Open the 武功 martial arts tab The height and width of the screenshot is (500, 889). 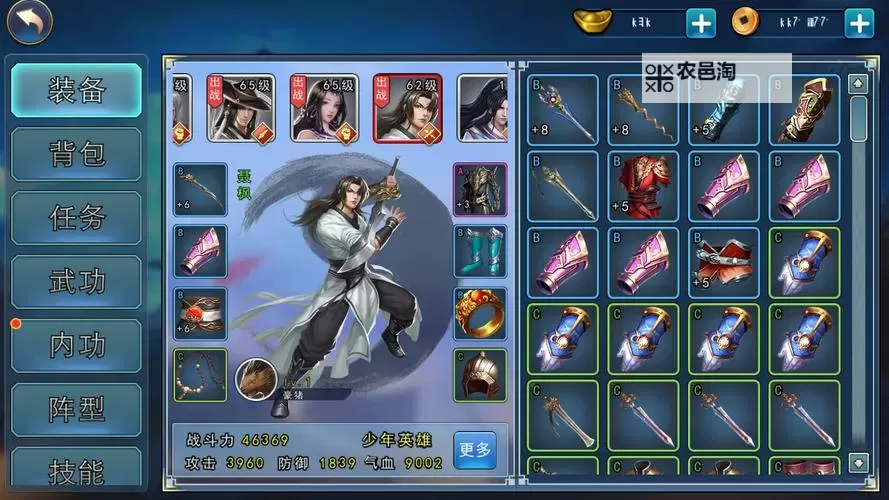[77, 281]
